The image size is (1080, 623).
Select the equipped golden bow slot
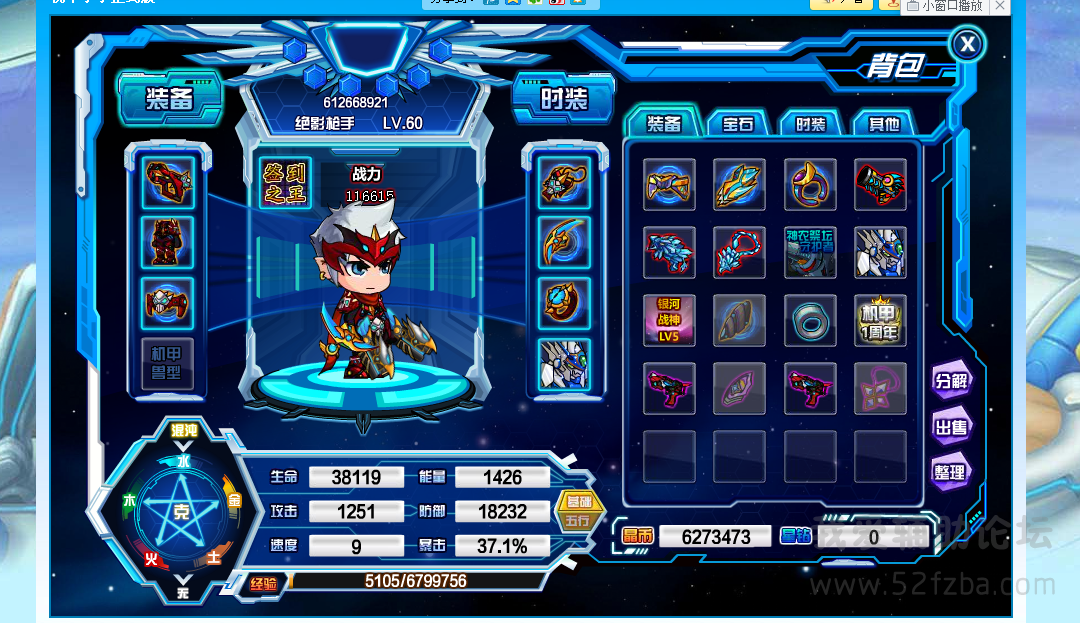[564, 242]
